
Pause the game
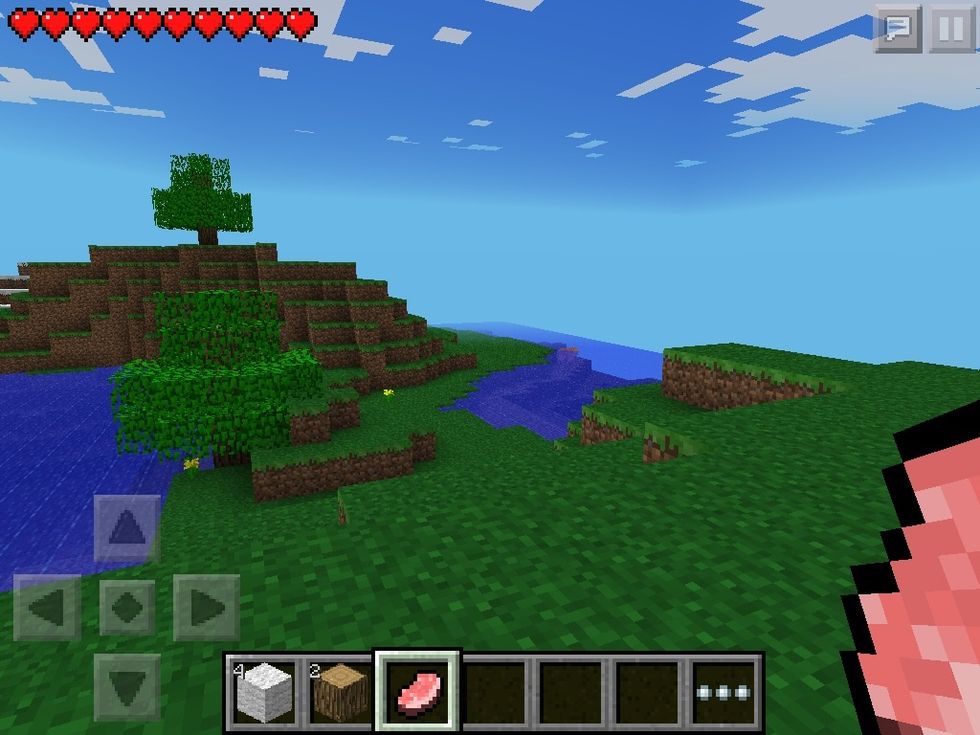click(951, 30)
